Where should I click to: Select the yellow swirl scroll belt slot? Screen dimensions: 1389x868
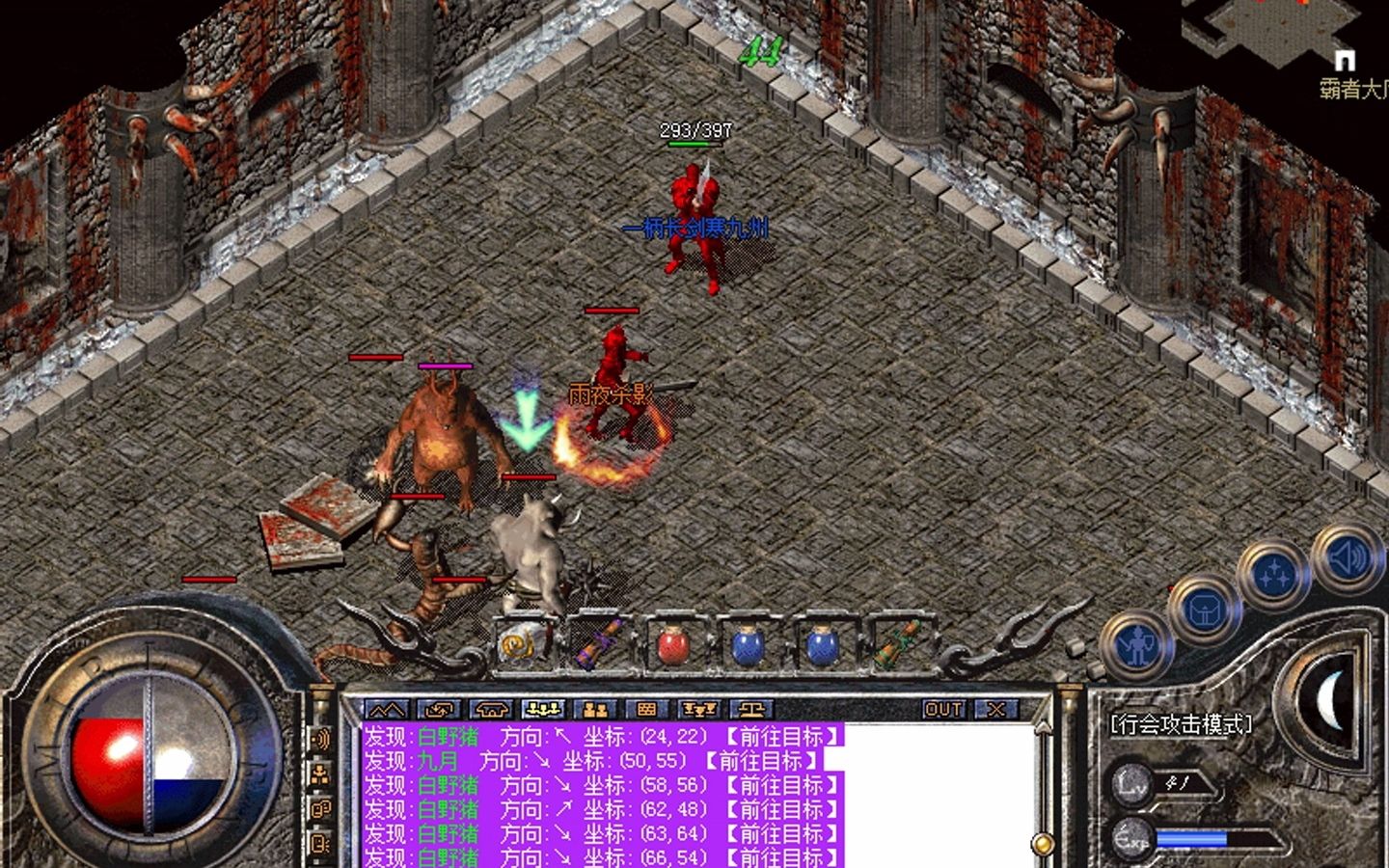[523, 643]
